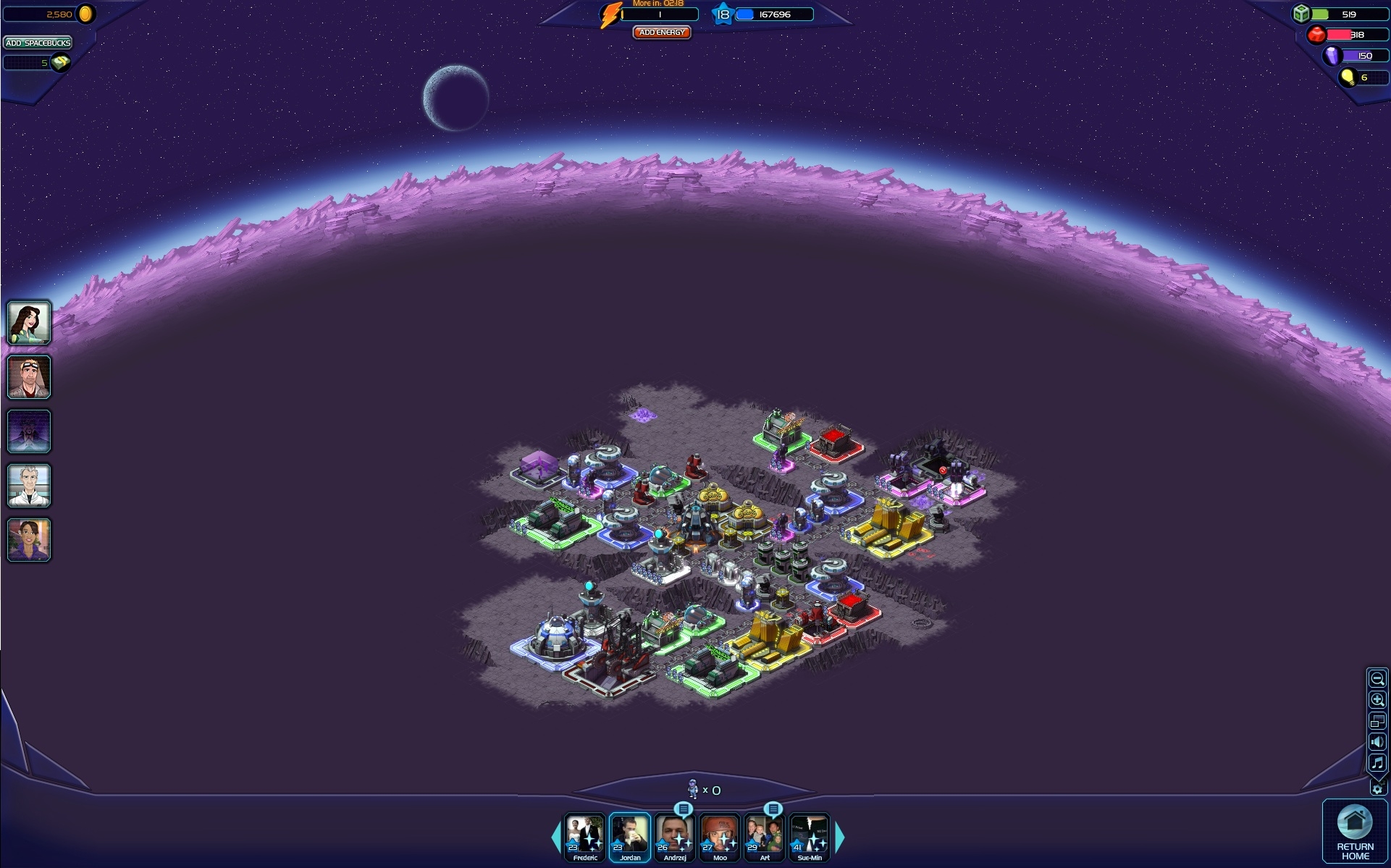This screenshot has width=1391, height=868.
Task: Open the dark-haired woman's quest portrait
Action: pyautogui.click(x=29, y=322)
